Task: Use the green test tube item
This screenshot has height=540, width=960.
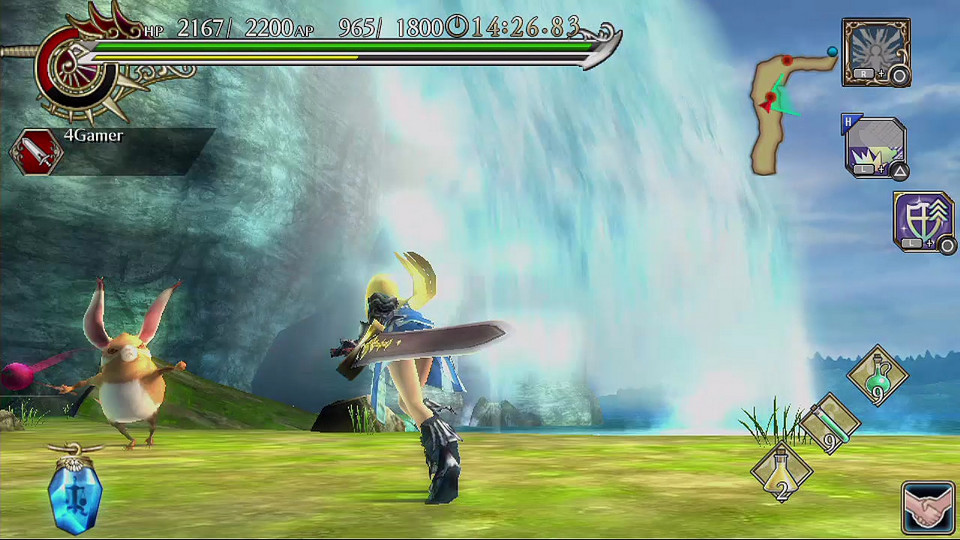Action: pos(830,423)
